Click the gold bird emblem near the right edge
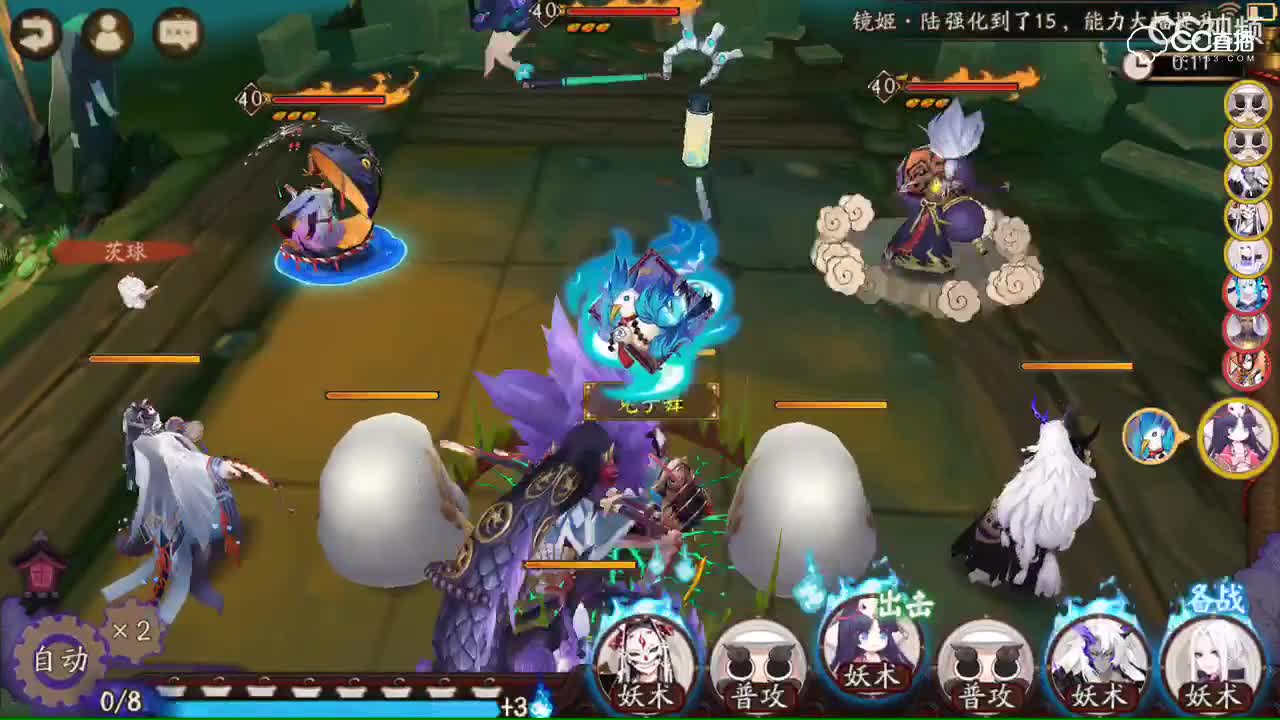 click(1152, 438)
